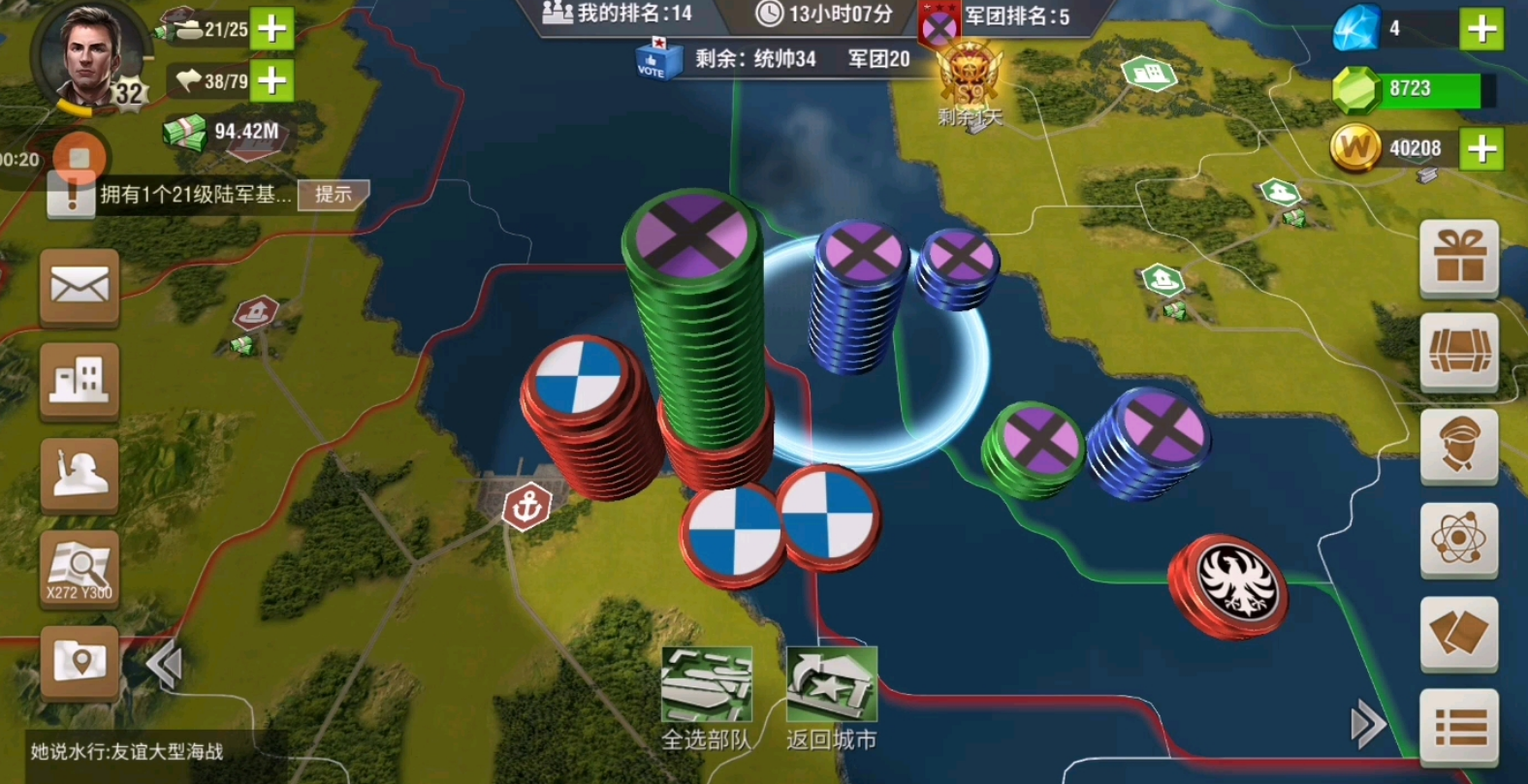Open the map location bookmarks
Screen dimensions: 1528x784
click(x=80, y=662)
